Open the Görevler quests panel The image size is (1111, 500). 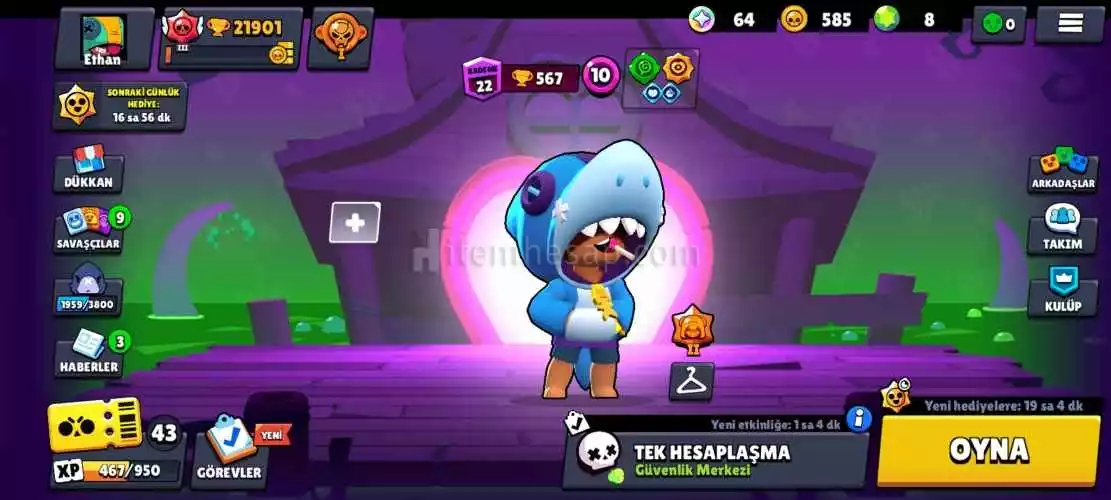click(x=231, y=452)
